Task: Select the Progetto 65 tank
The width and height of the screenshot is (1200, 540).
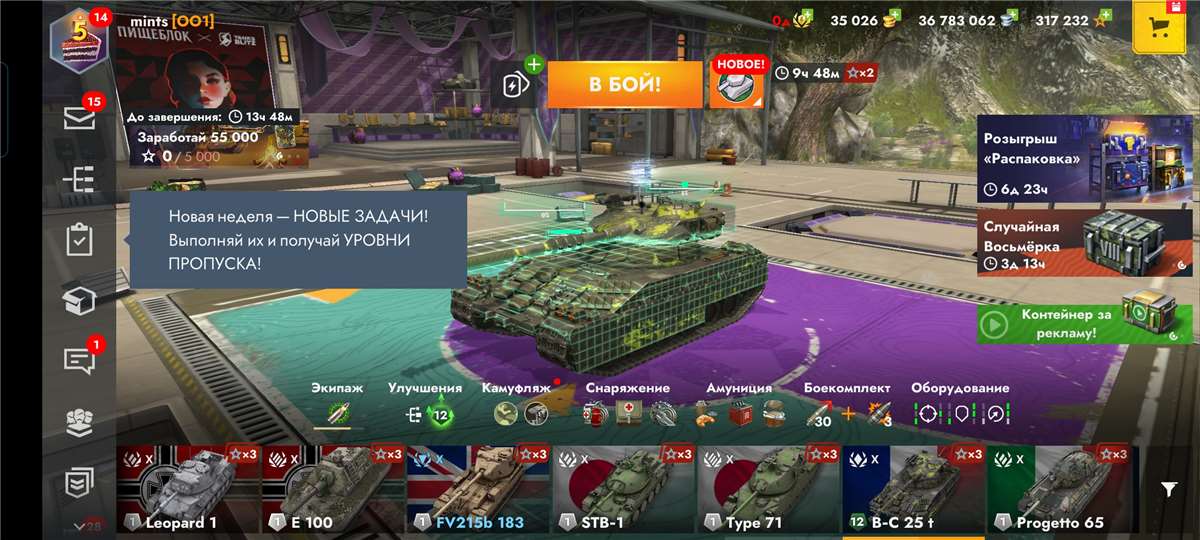Action: pos(1060,489)
